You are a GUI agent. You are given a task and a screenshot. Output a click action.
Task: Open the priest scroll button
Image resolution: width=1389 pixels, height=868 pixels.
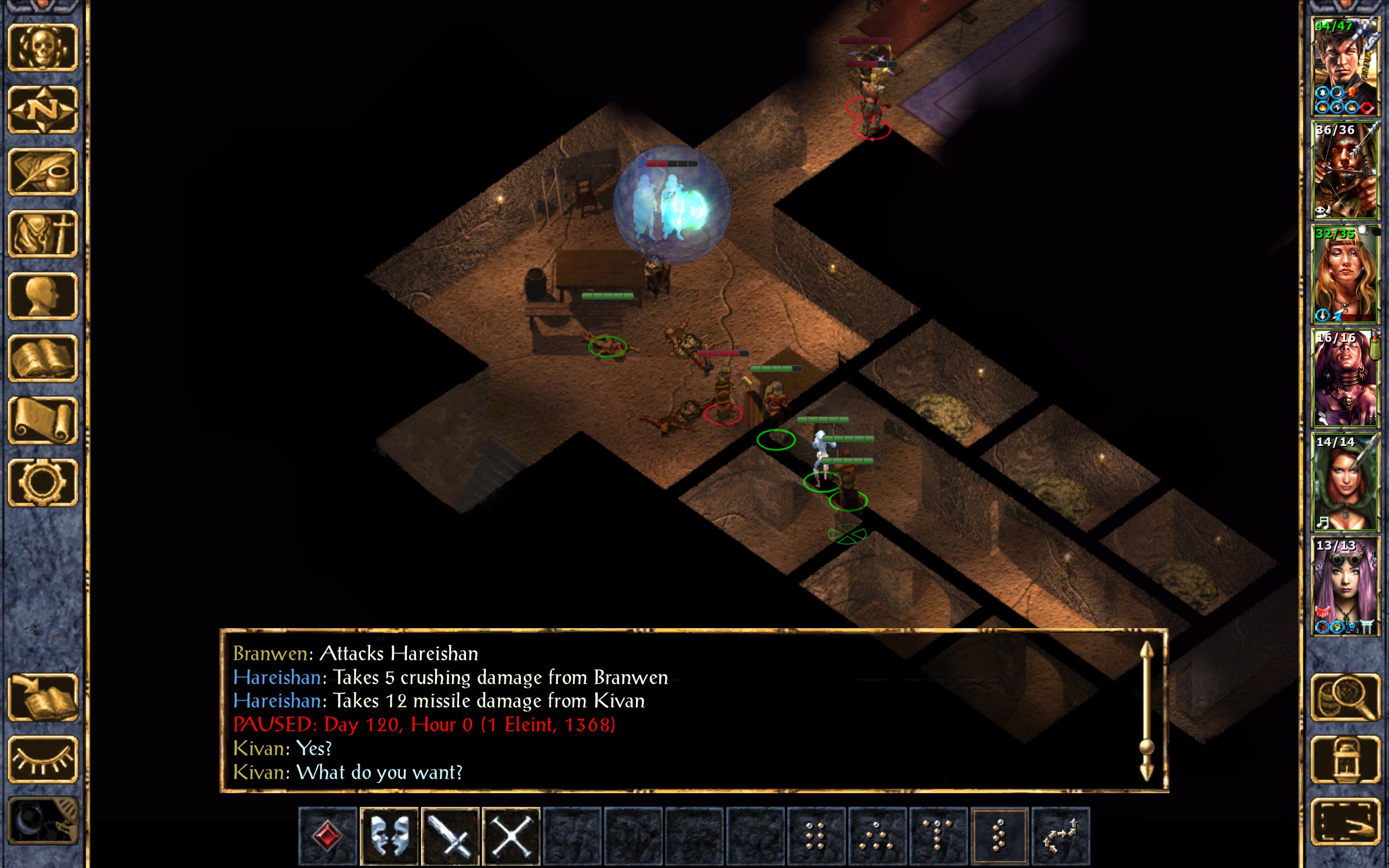click(x=42, y=420)
